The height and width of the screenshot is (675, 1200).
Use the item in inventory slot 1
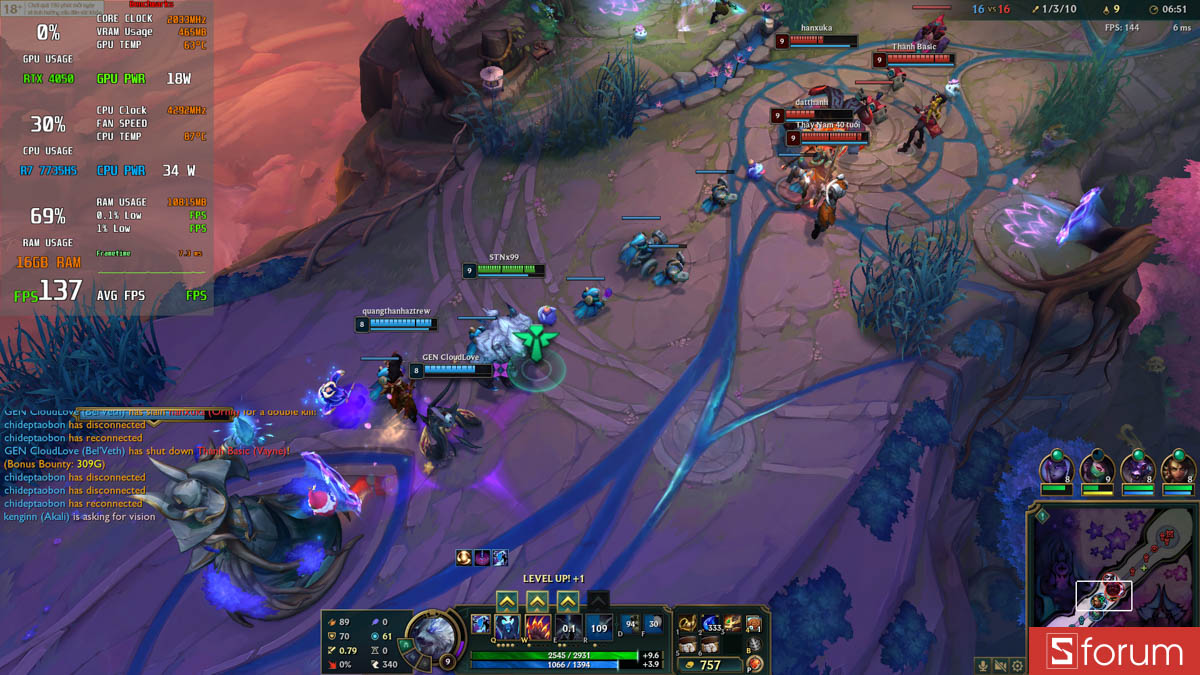[x=688, y=624]
